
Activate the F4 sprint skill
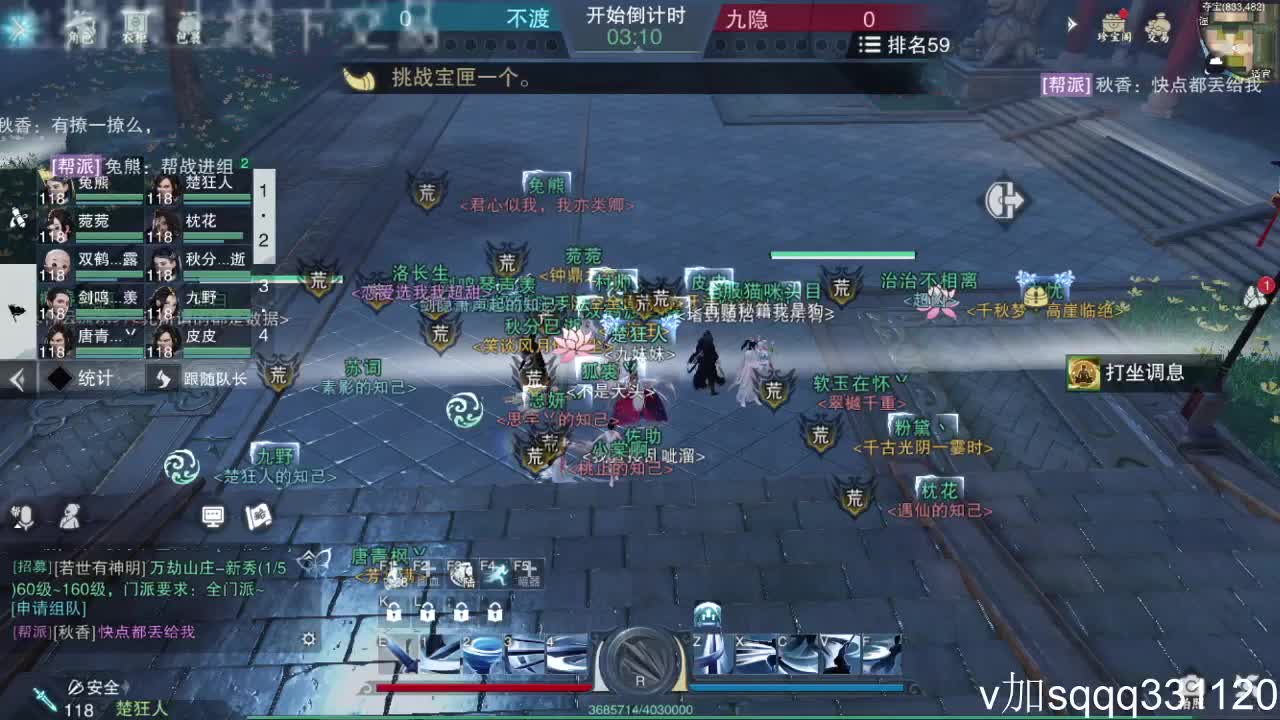pos(498,572)
